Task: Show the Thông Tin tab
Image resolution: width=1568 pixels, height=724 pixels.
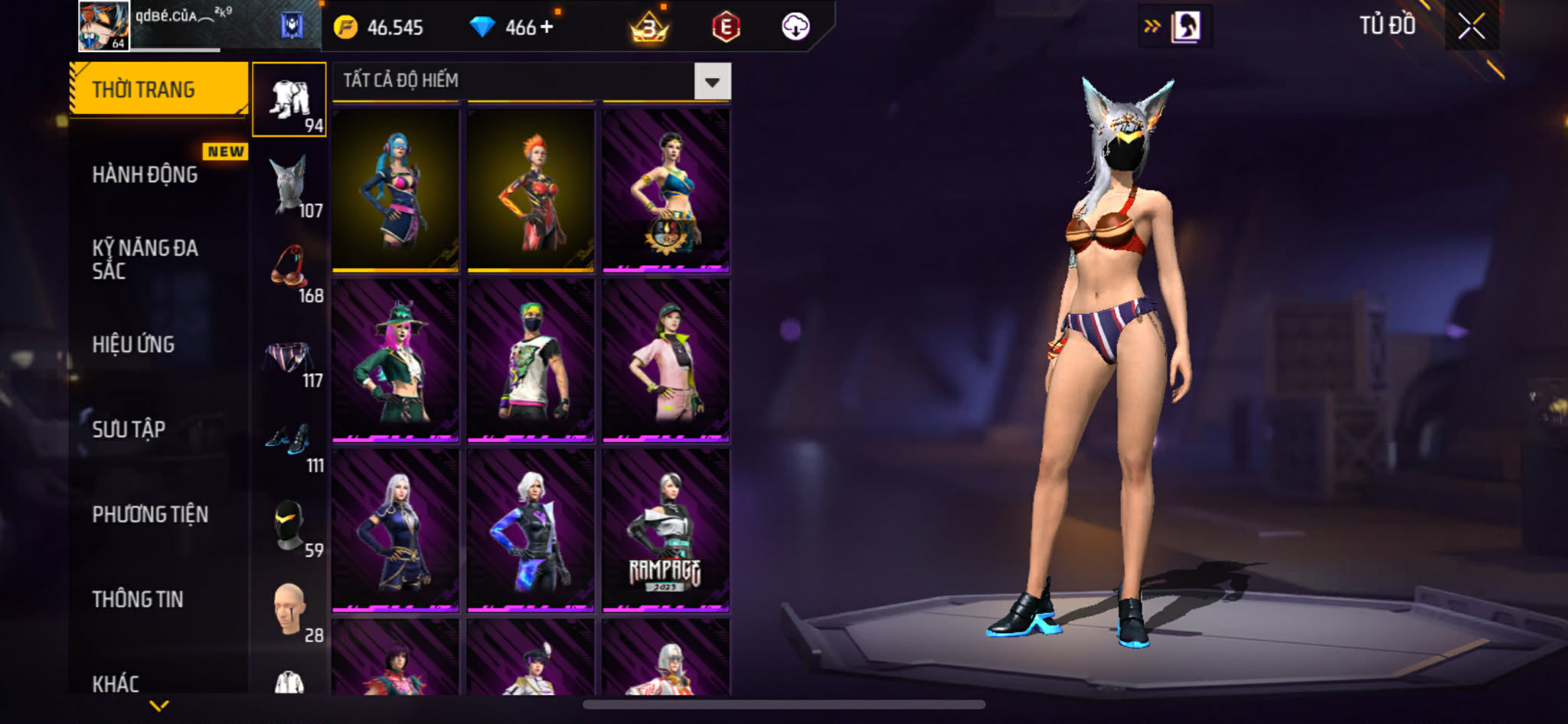Action: click(x=138, y=599)
